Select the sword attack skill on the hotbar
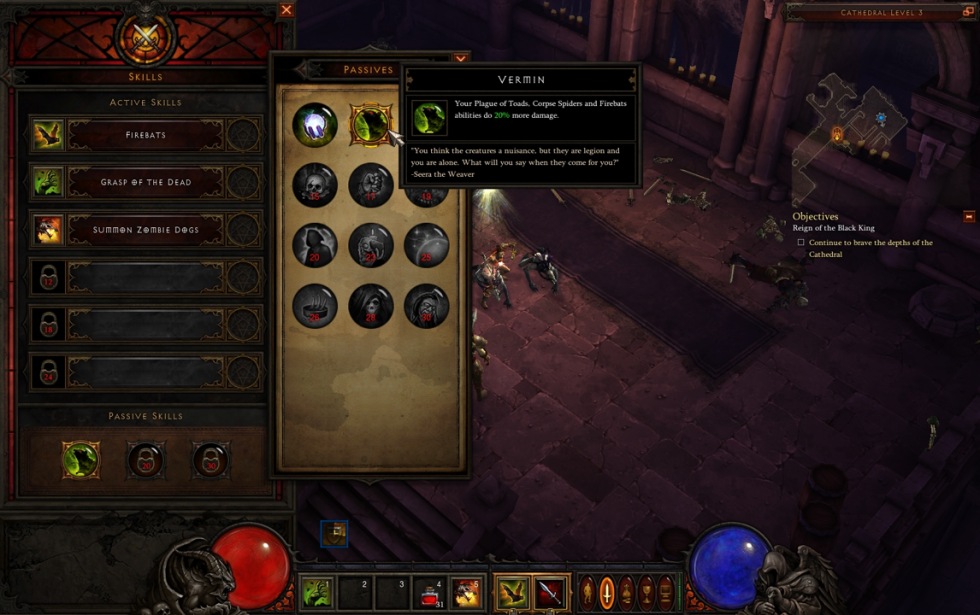Viewport: 980px width, 615px height. click(x=550, y=592)
